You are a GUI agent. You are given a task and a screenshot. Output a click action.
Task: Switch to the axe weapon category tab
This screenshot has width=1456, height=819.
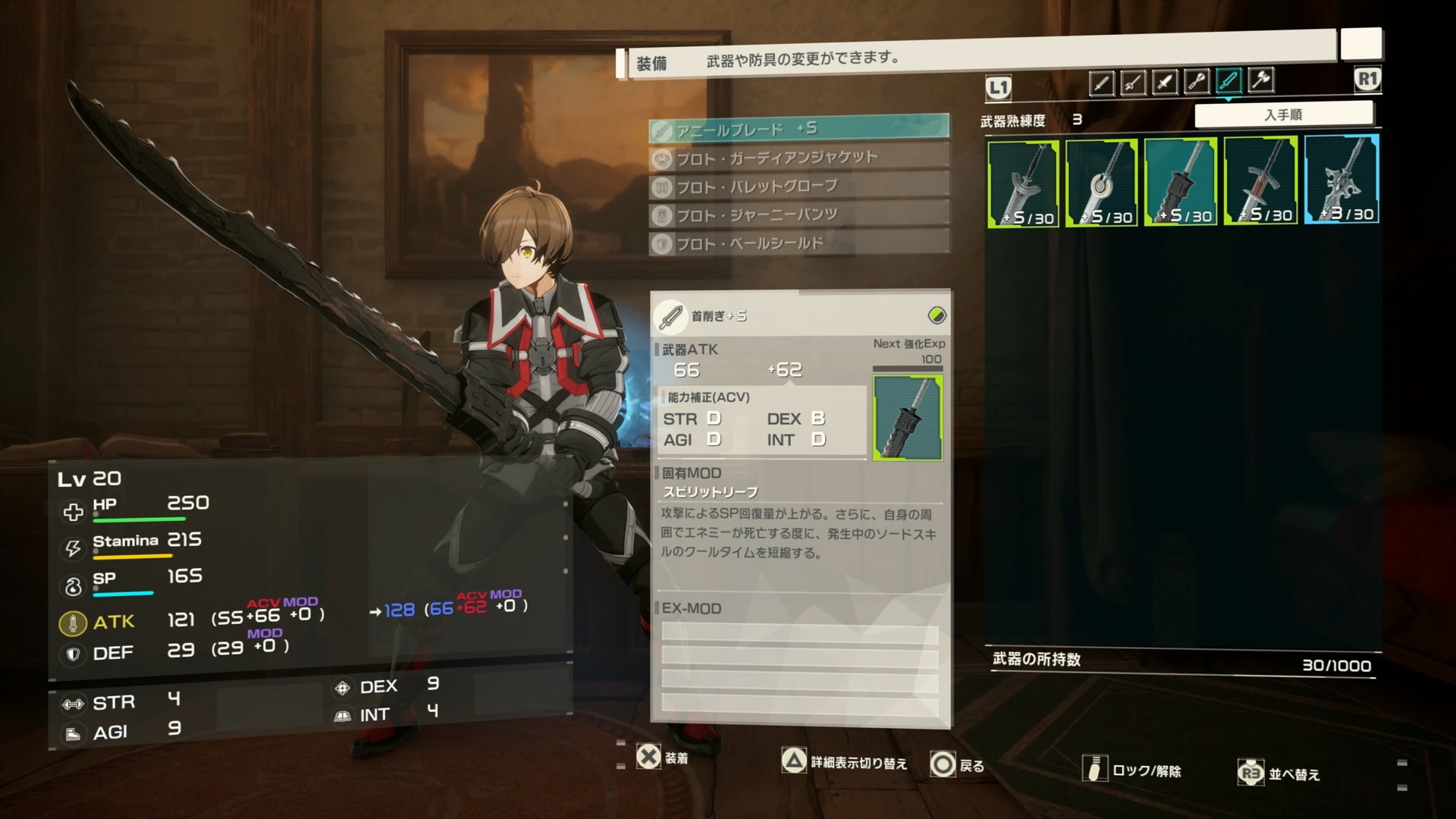(1260, 80)
